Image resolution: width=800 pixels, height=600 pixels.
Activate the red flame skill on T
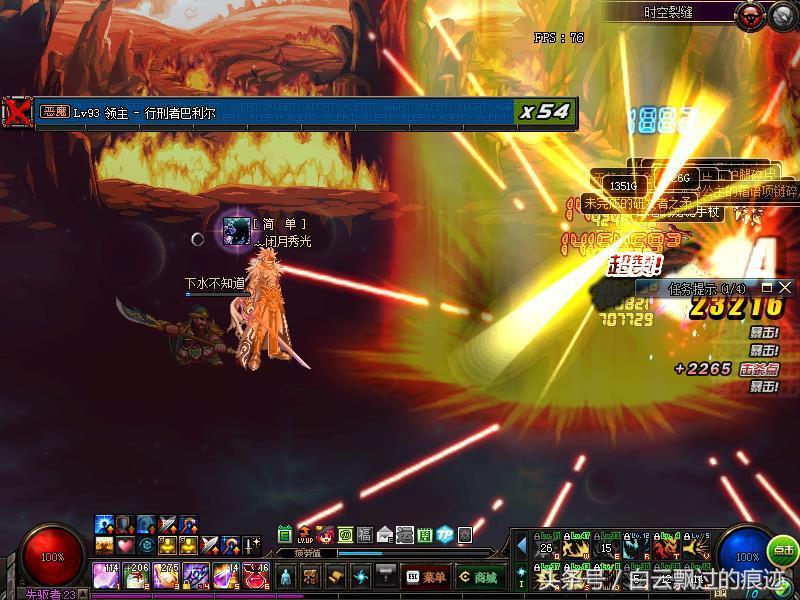[666, 547]
